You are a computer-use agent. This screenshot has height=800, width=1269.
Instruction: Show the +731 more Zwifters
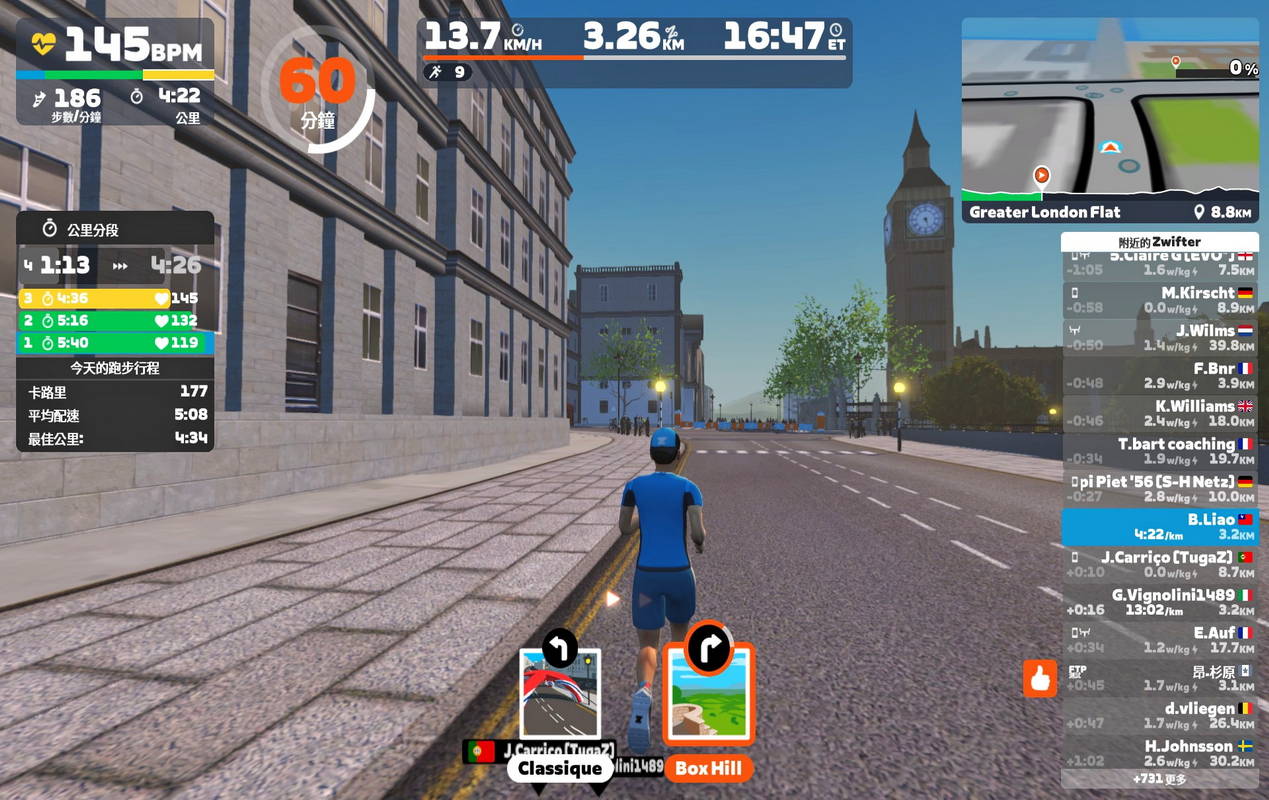click(x=1159, y=778)
